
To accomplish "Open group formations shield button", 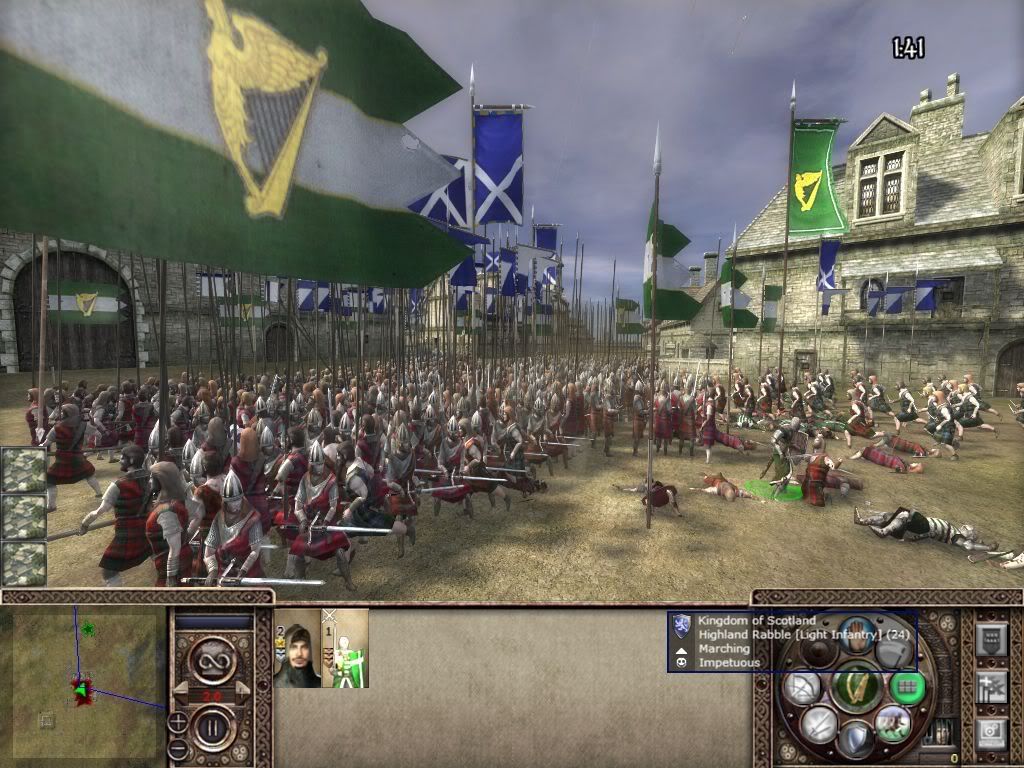I will click(x=990, y=639).
